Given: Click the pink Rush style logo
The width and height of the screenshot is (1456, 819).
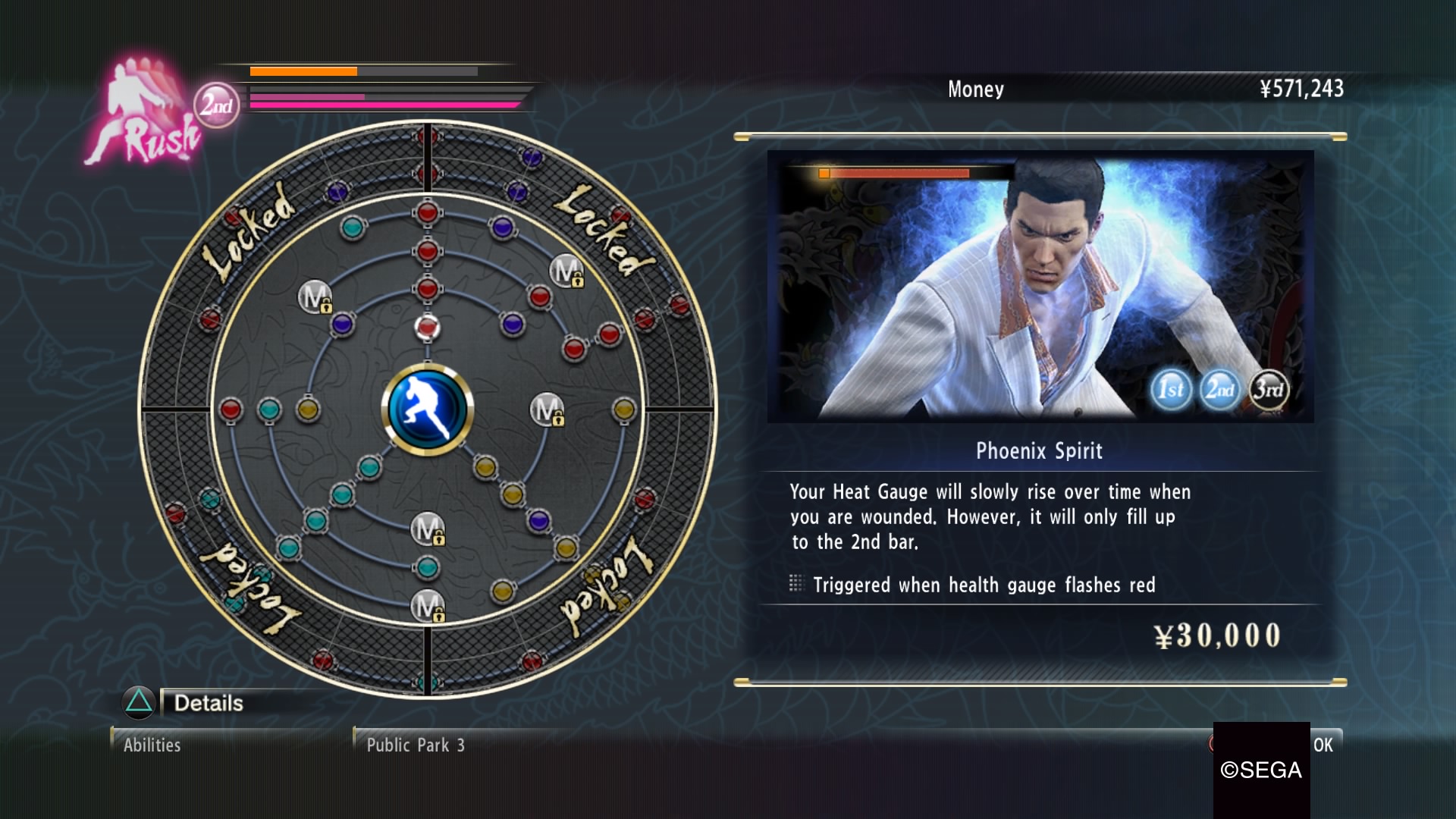Looking at the screenshot, I should point(145,115).
